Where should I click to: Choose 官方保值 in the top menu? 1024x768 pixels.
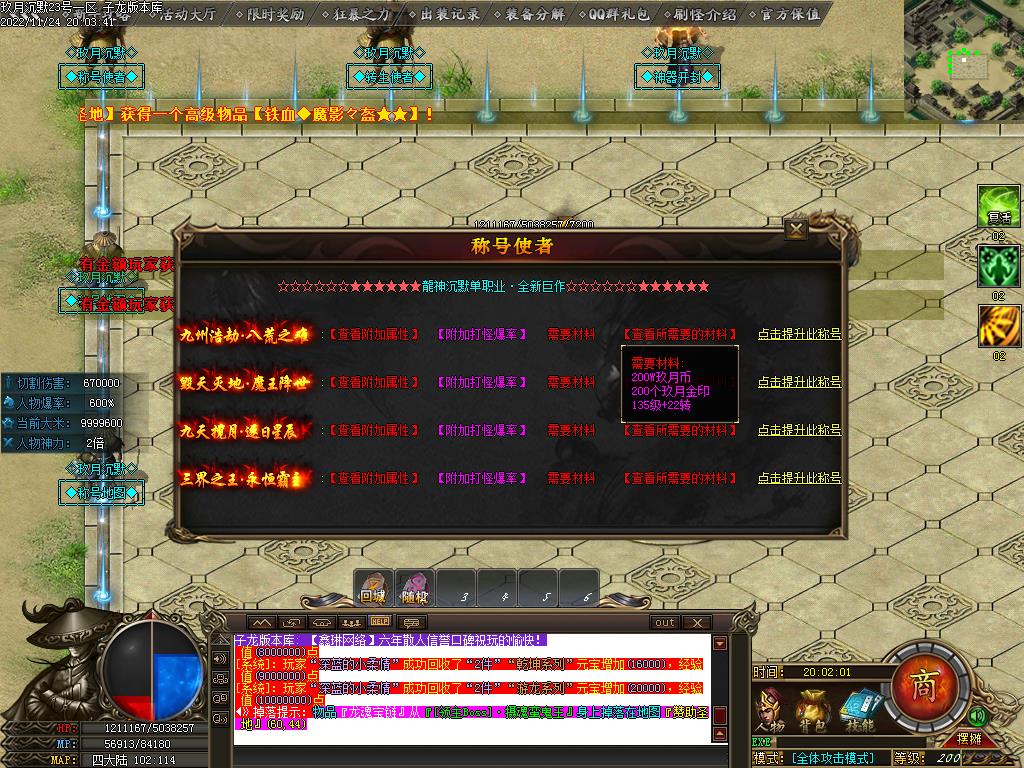point(789,14)
